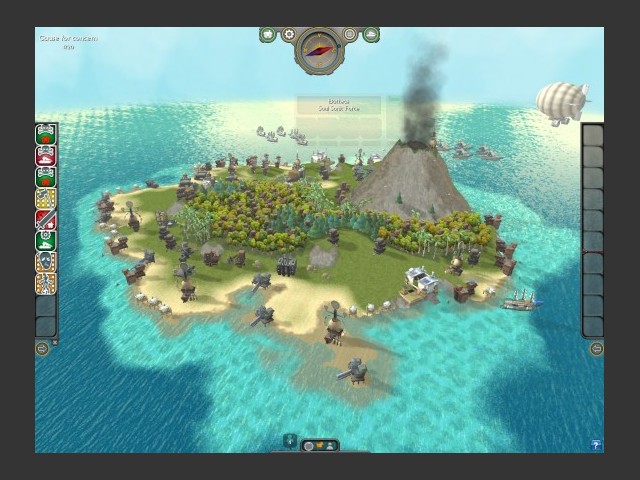Open the gear settings button

tap(288, 35)
